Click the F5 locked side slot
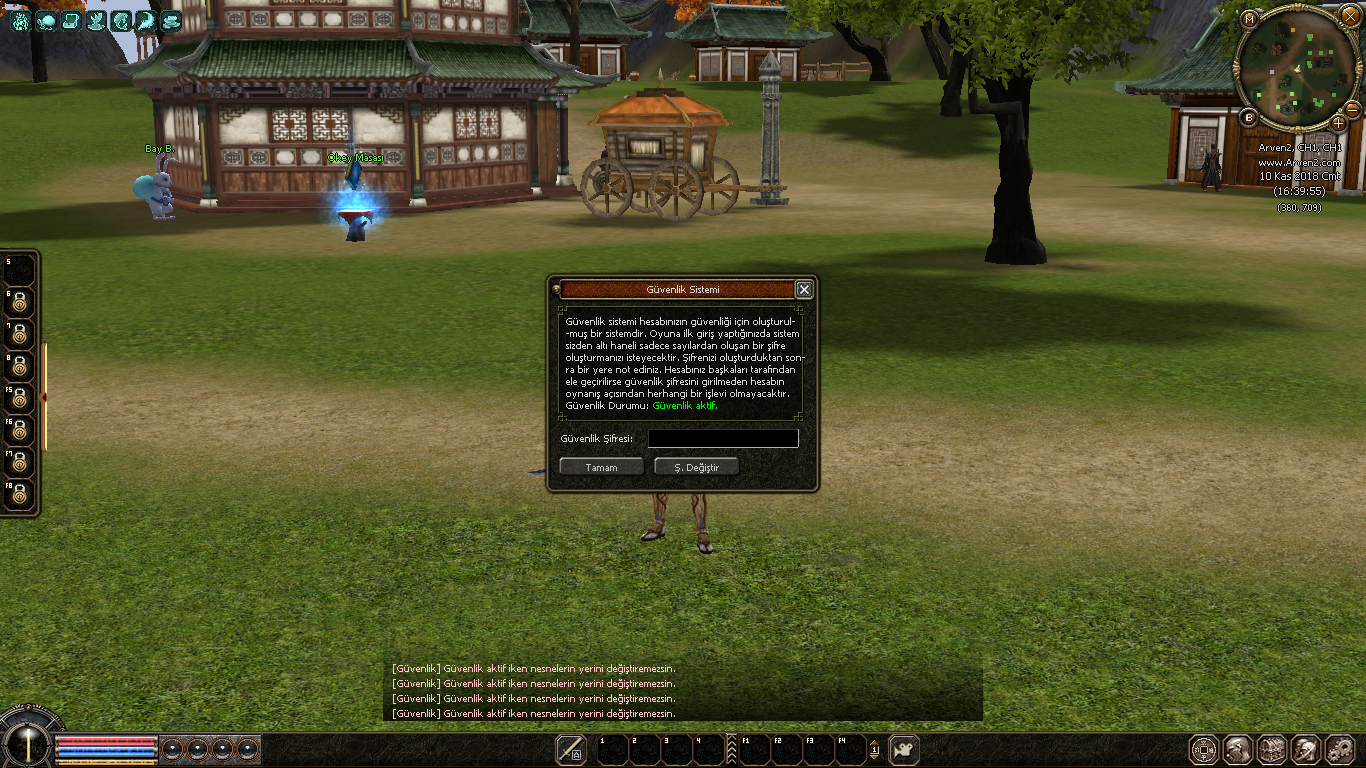1366x768 pixels. pos(19,397)
